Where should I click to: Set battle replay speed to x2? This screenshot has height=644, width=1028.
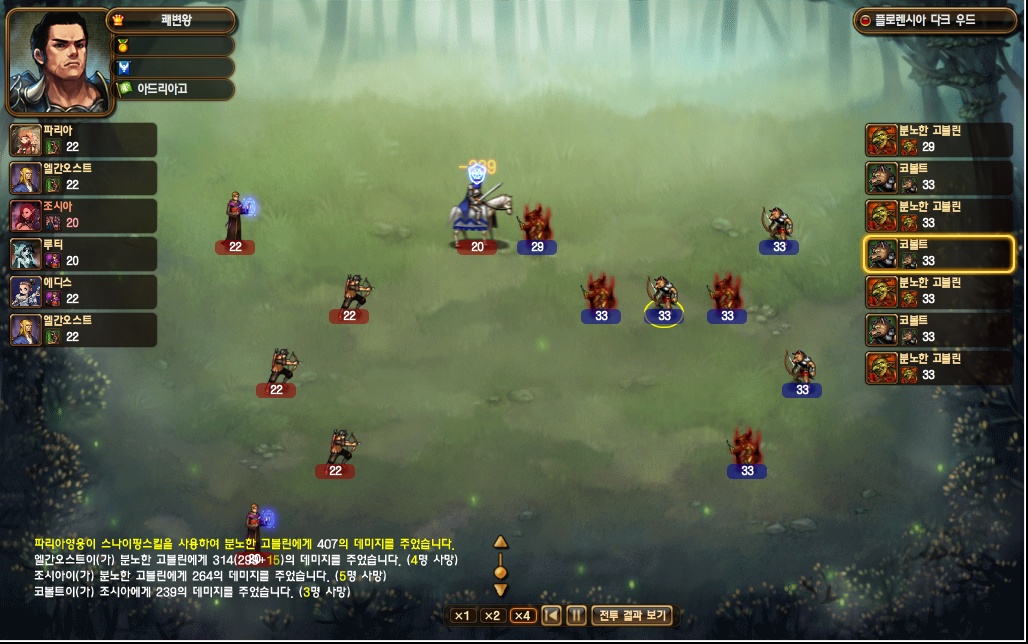coord(492,615)
